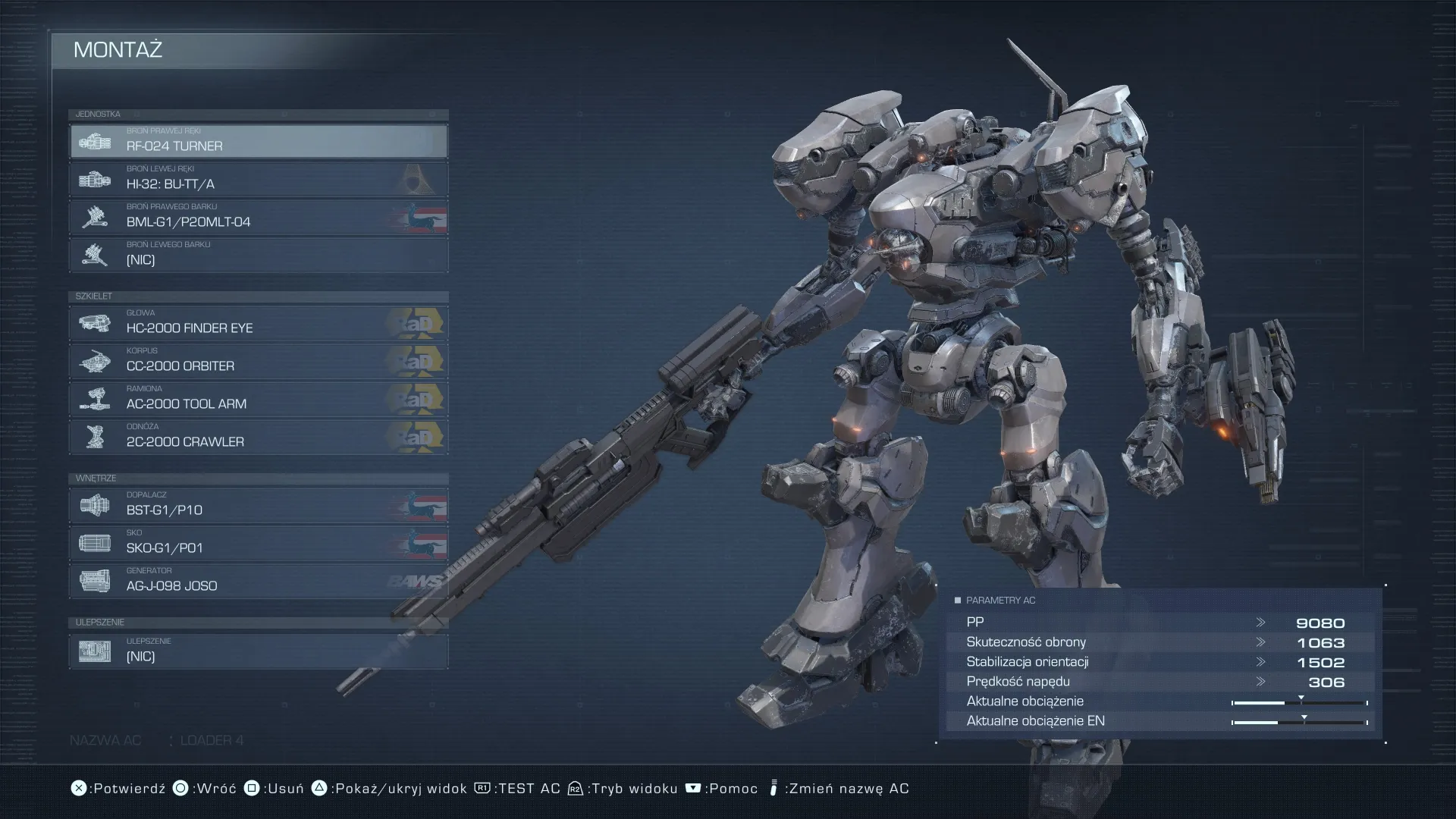
Task: Choose the 2C-2000 CRAWLER legs slot
Action: click(x=258, y=438)
